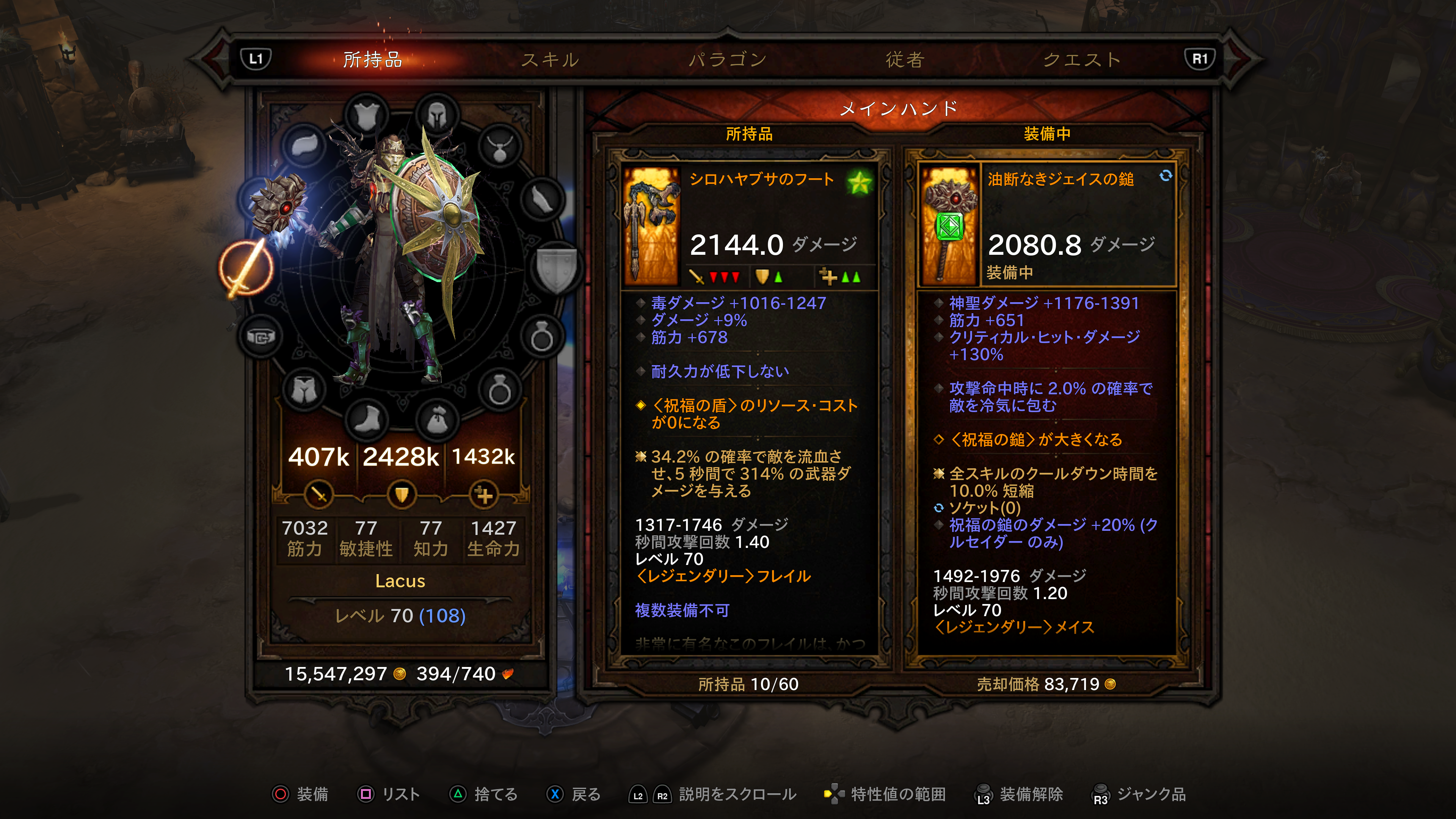Screen dimensions: 1456x819
Task: Select the helmet equipment slot
Action: [437, 115]
